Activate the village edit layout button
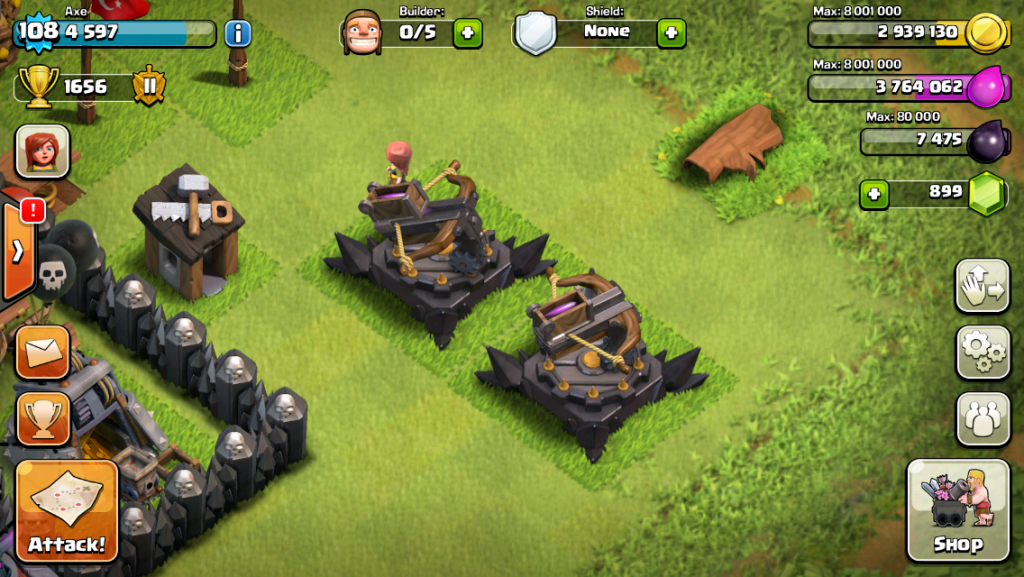The width and height of the screenshot is (1024, 577). (x=983, y=286)
